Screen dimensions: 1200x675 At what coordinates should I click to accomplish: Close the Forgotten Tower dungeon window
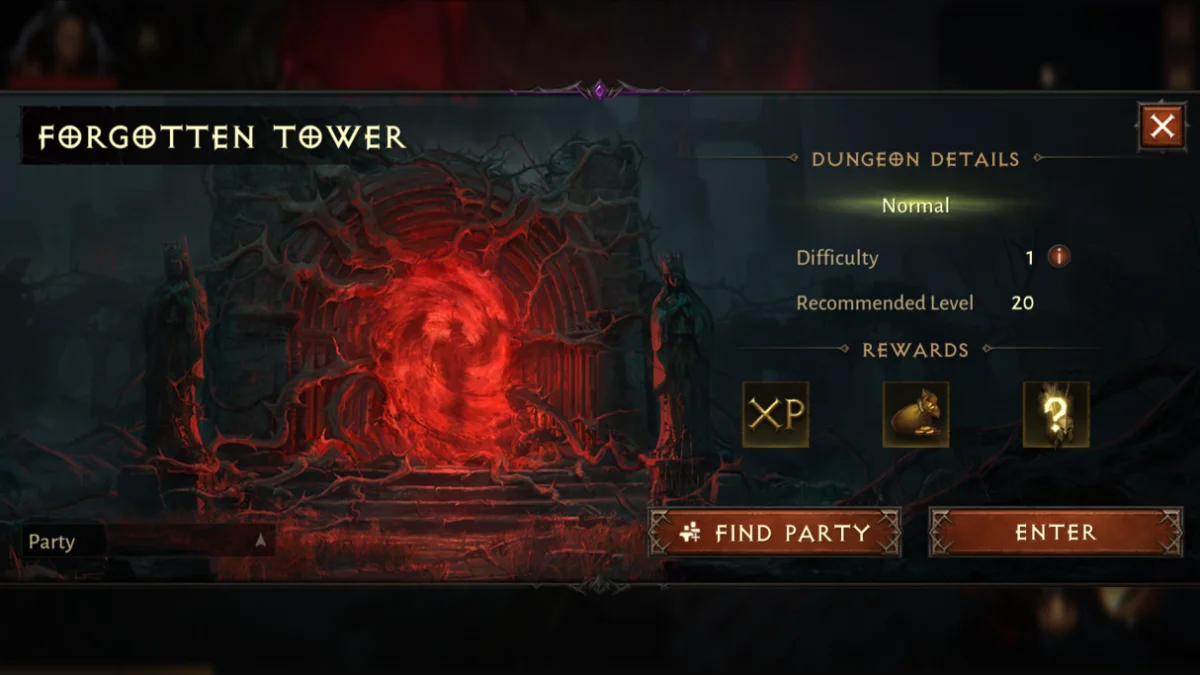(x=1161, y=127)
